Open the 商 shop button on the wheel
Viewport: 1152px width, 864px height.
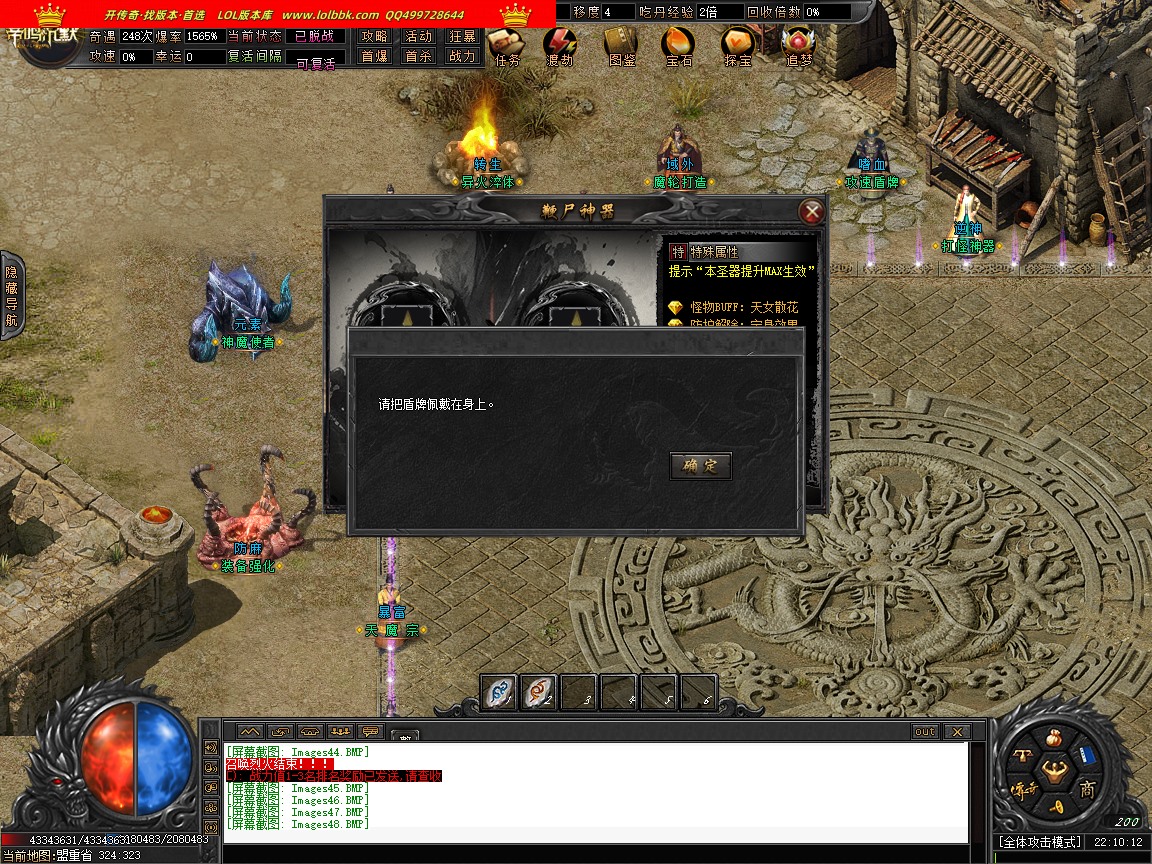click(x=1087, y=790)
